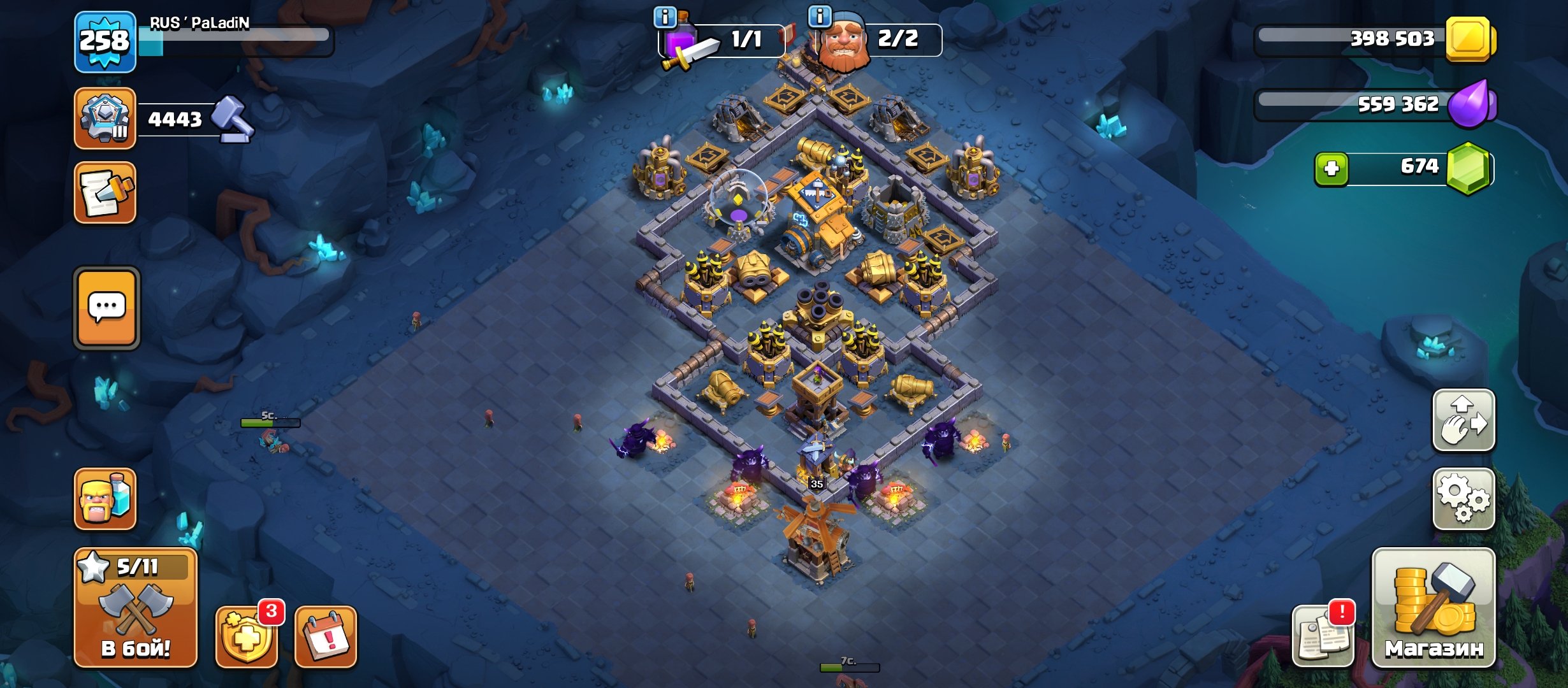Start a battle with "В бой!" button
Image resolution: width=1568 pixels, height=688 pixels.
(136, 608)
